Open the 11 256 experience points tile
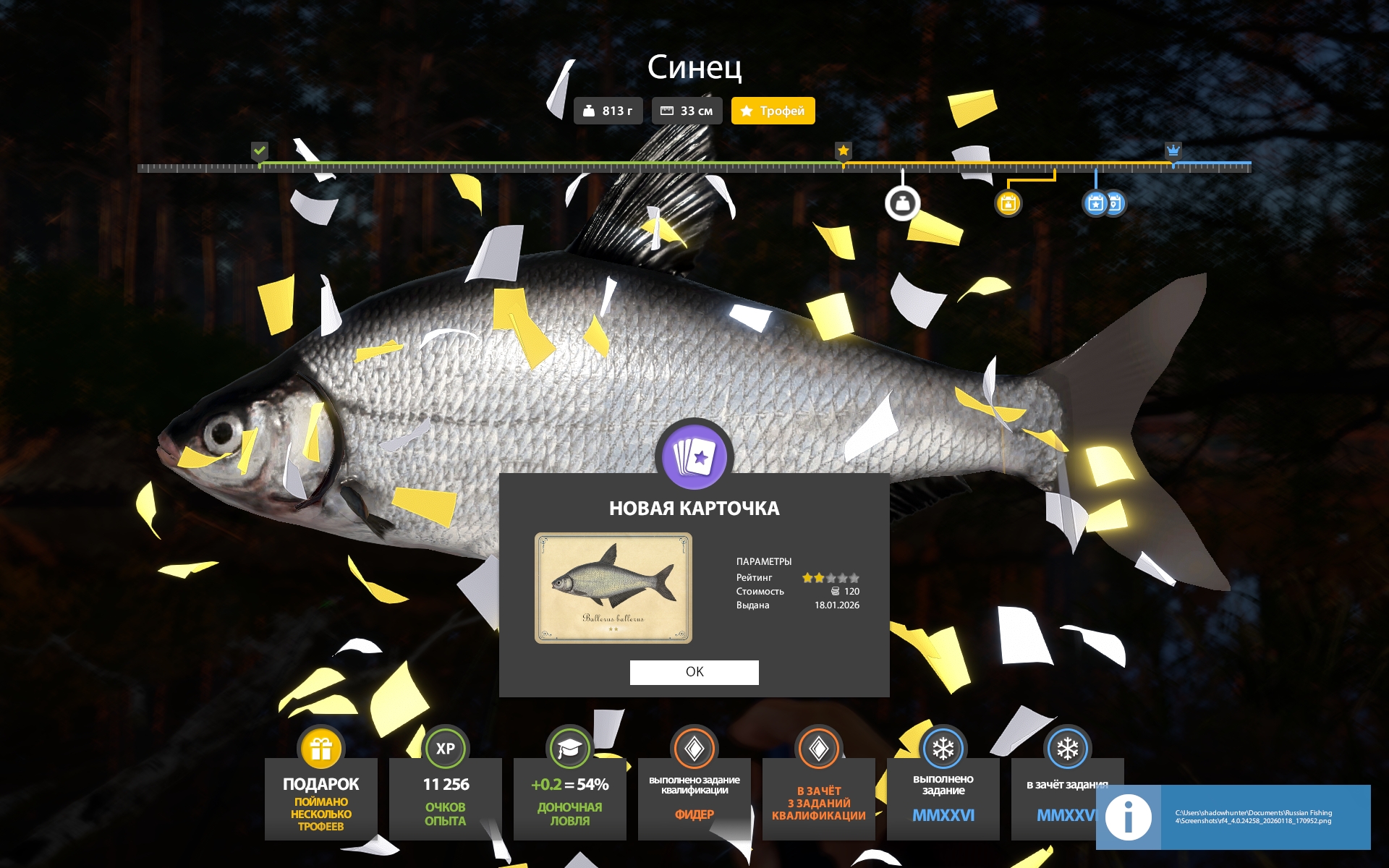The image size is (1389, 868). pyautogui.click(x=445, y=796)
